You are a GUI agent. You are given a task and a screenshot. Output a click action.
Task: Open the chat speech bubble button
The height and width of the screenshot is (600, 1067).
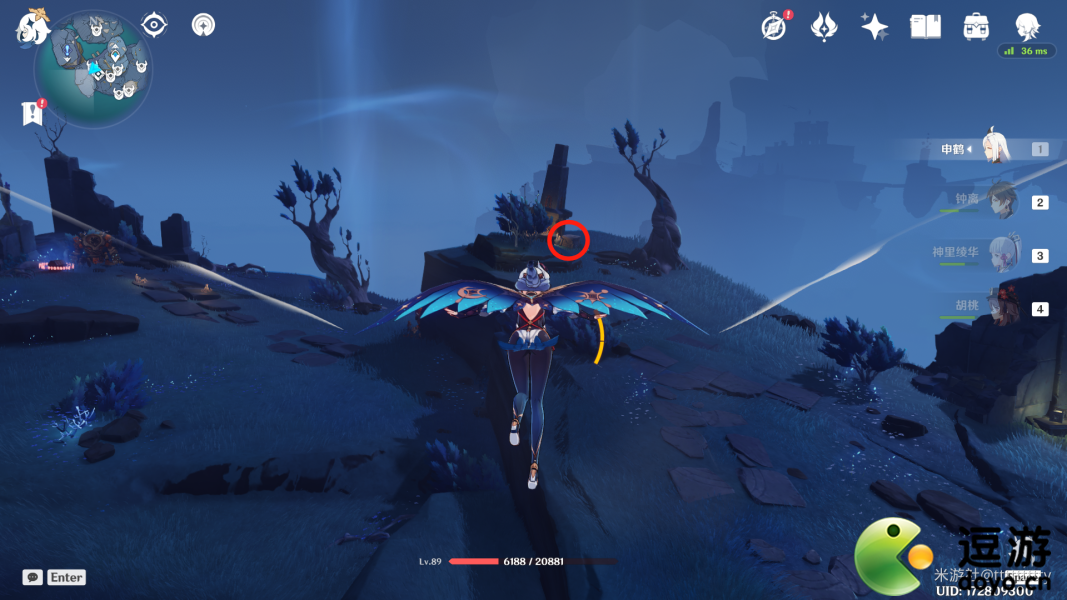pos(33,577)
